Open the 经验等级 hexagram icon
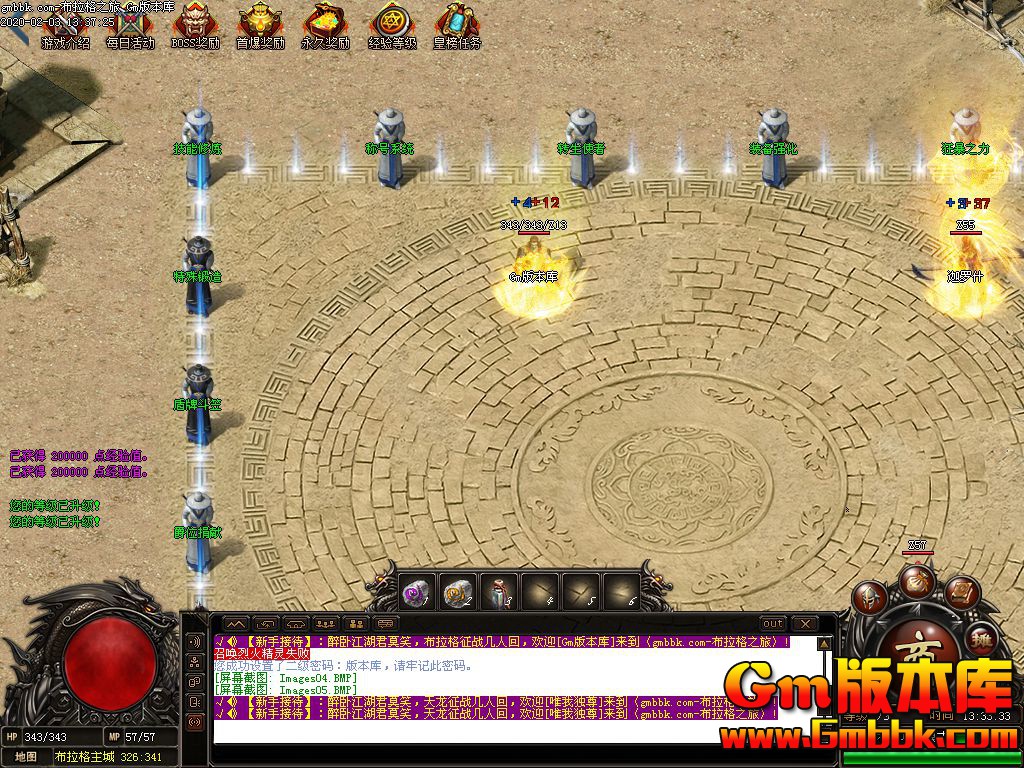The height and width of the screenshot is (768, 1024). coord(392,24)
